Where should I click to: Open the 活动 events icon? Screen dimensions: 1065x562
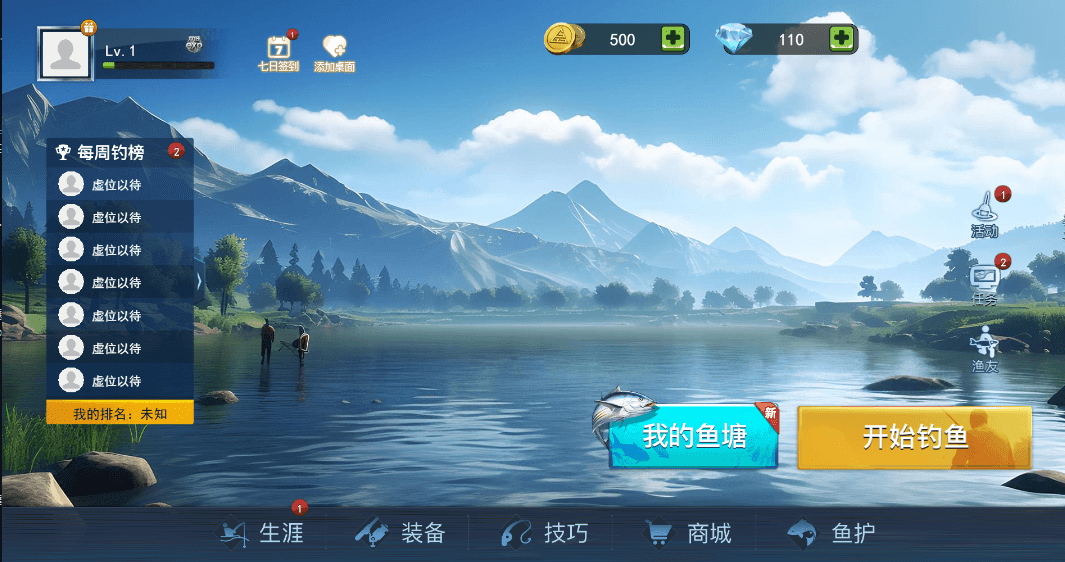click(986, 214)
